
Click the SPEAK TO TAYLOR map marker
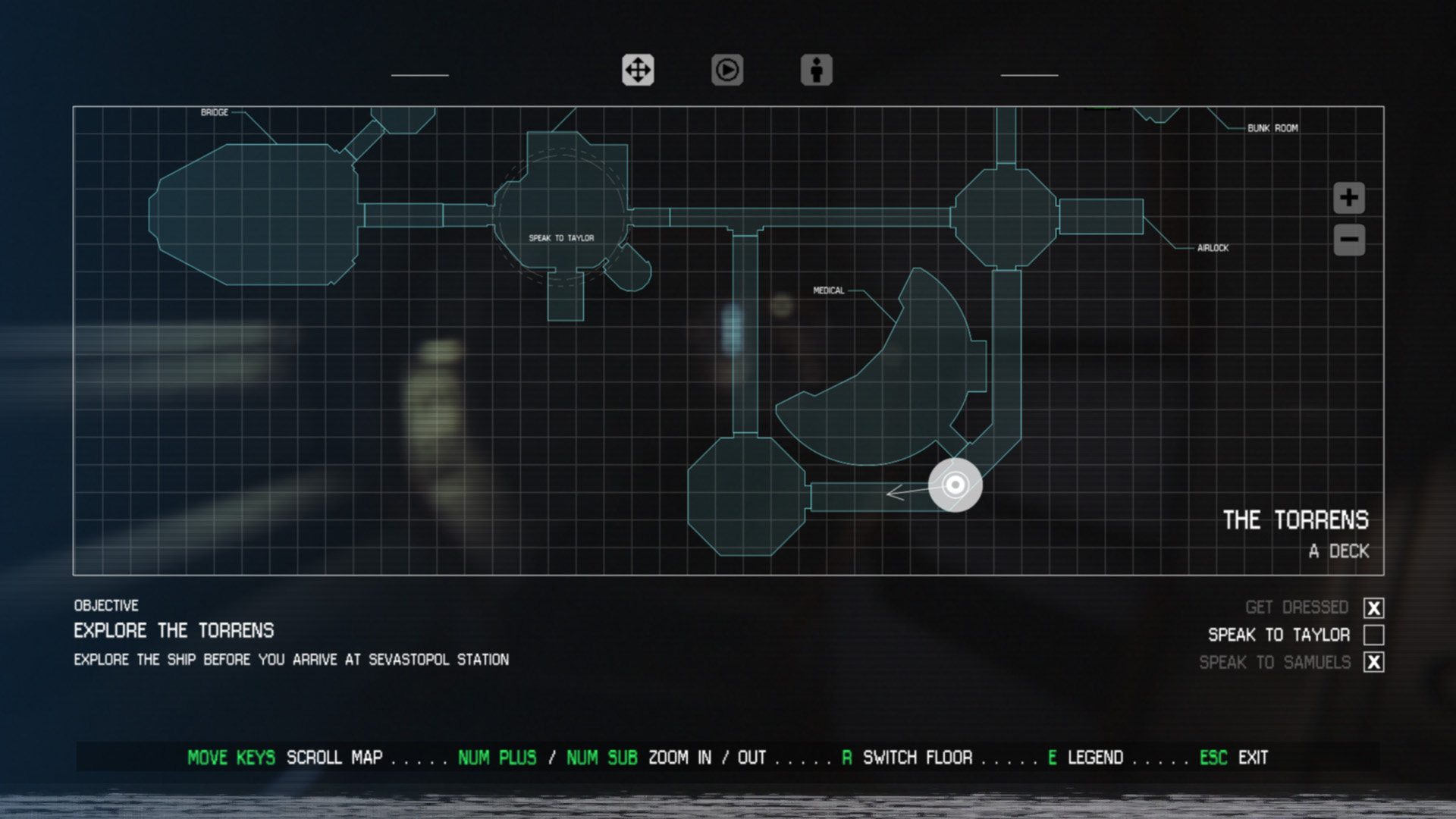point(561,237)
